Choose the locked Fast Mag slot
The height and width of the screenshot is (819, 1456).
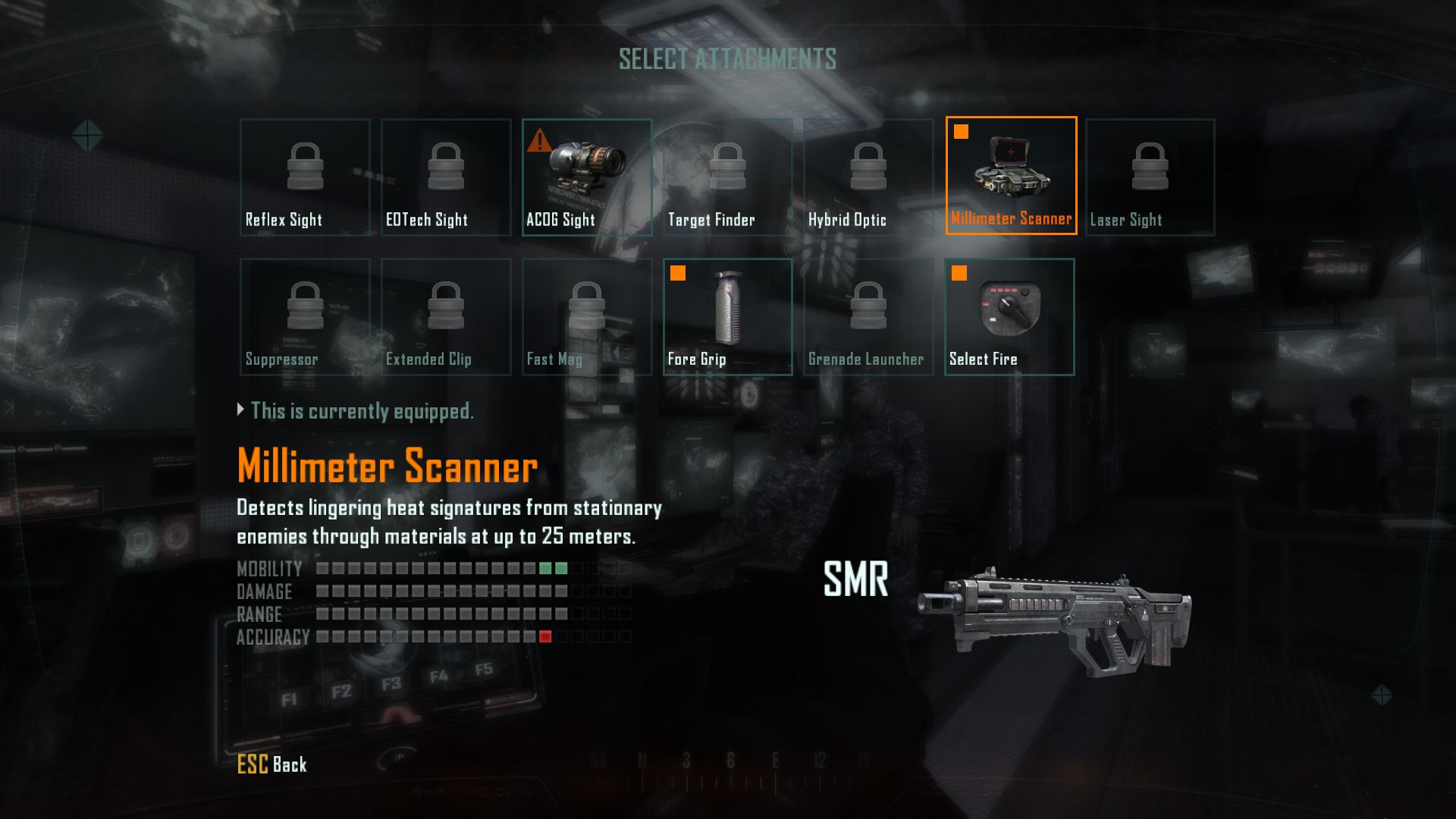pyautogui.click(x=587, y=316)
